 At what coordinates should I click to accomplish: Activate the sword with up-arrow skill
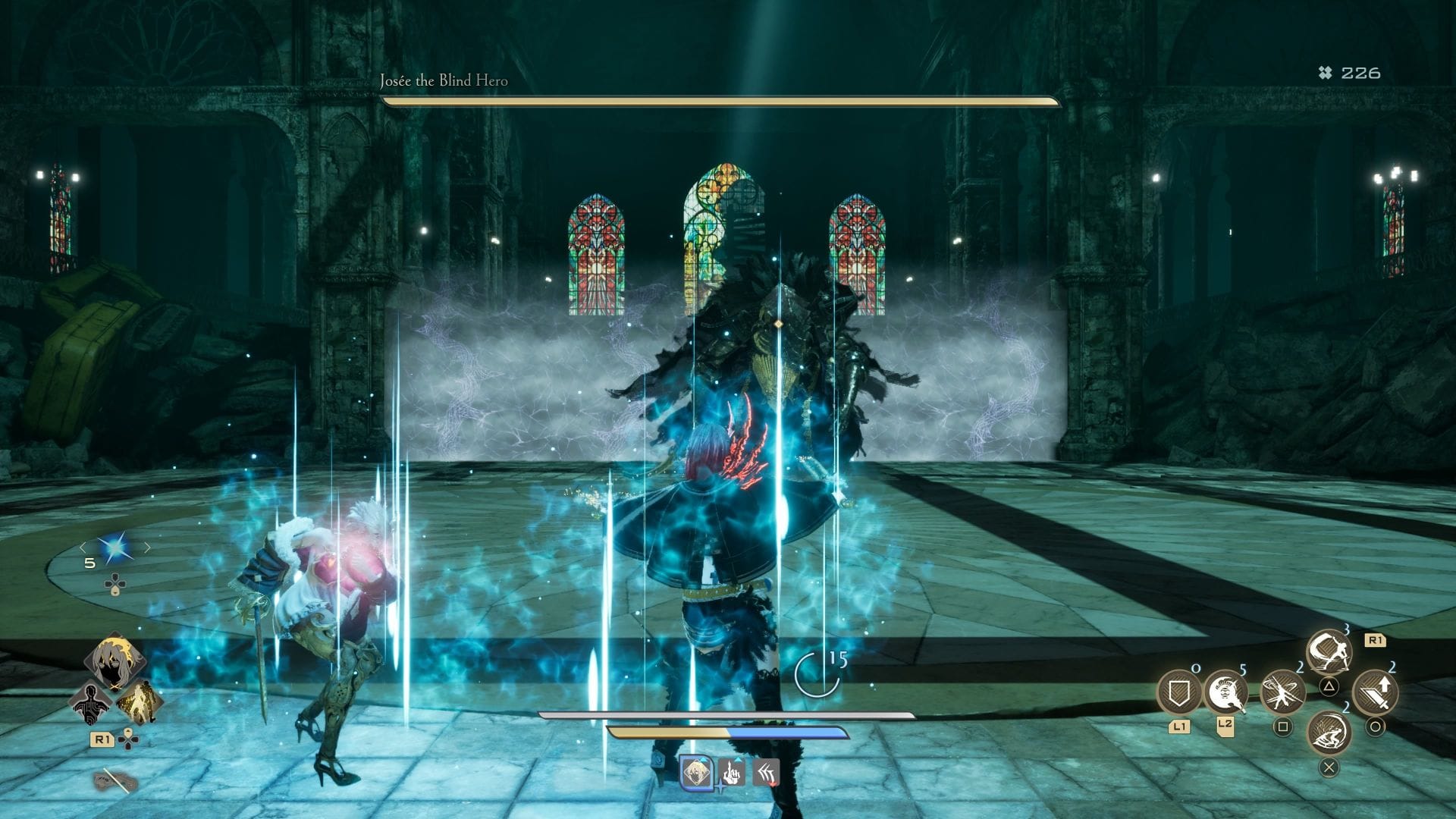(x=1376, y=692)
